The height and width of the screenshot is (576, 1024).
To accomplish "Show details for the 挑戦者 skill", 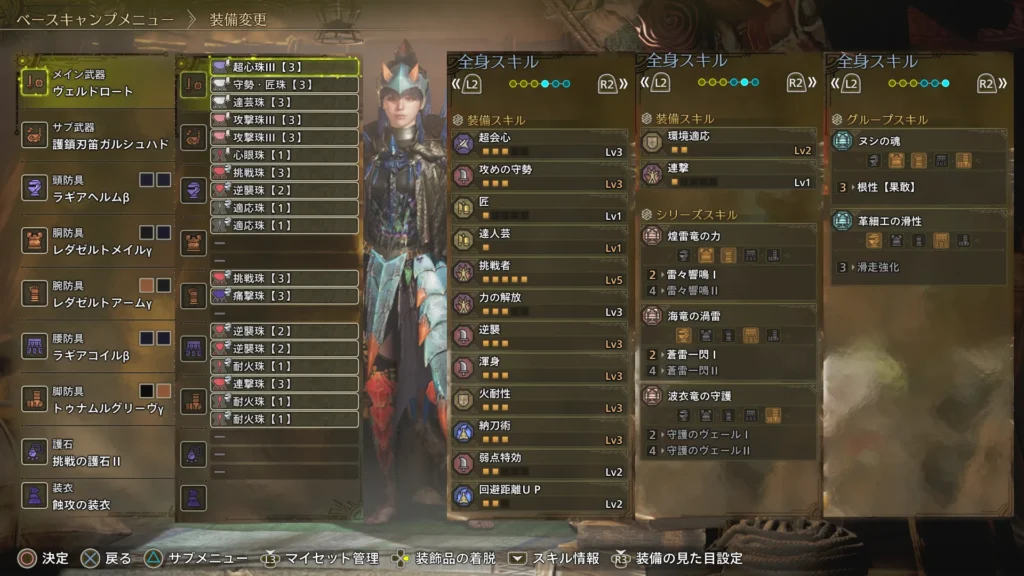I will 540,272.
